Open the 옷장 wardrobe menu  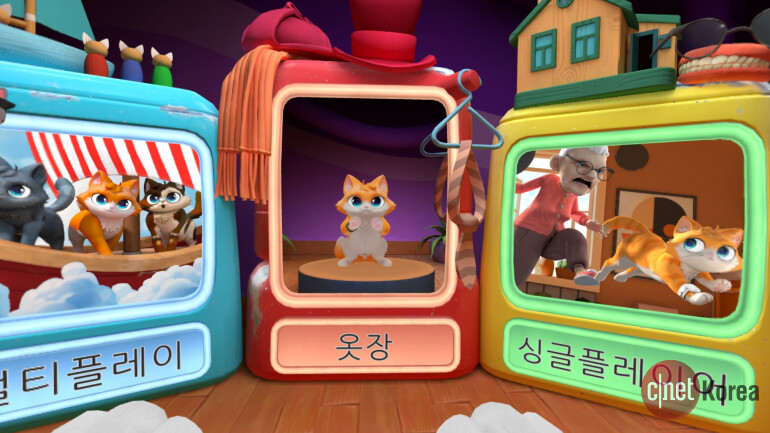365,346
